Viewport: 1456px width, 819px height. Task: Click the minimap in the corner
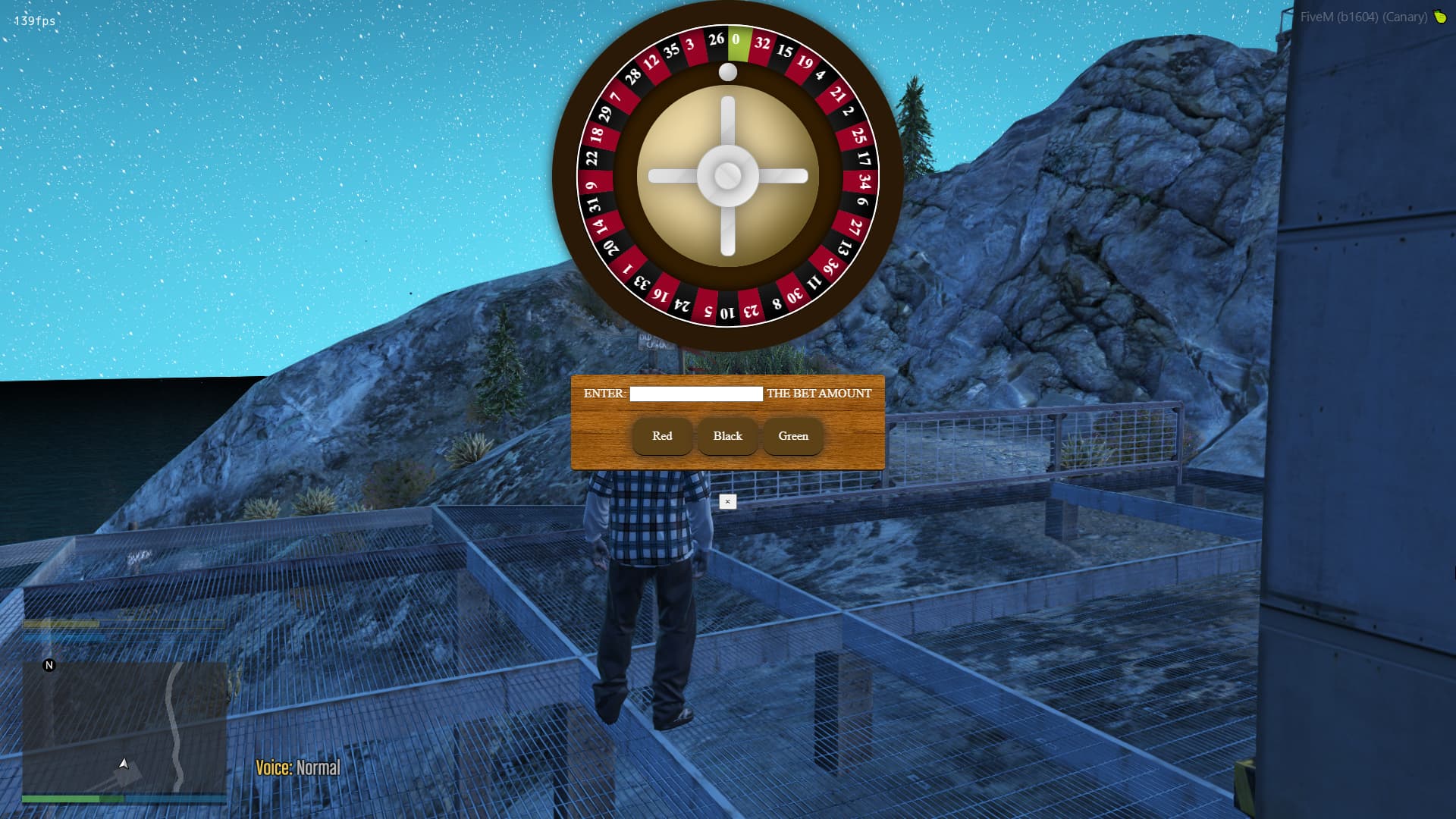(x=124, y=727)
